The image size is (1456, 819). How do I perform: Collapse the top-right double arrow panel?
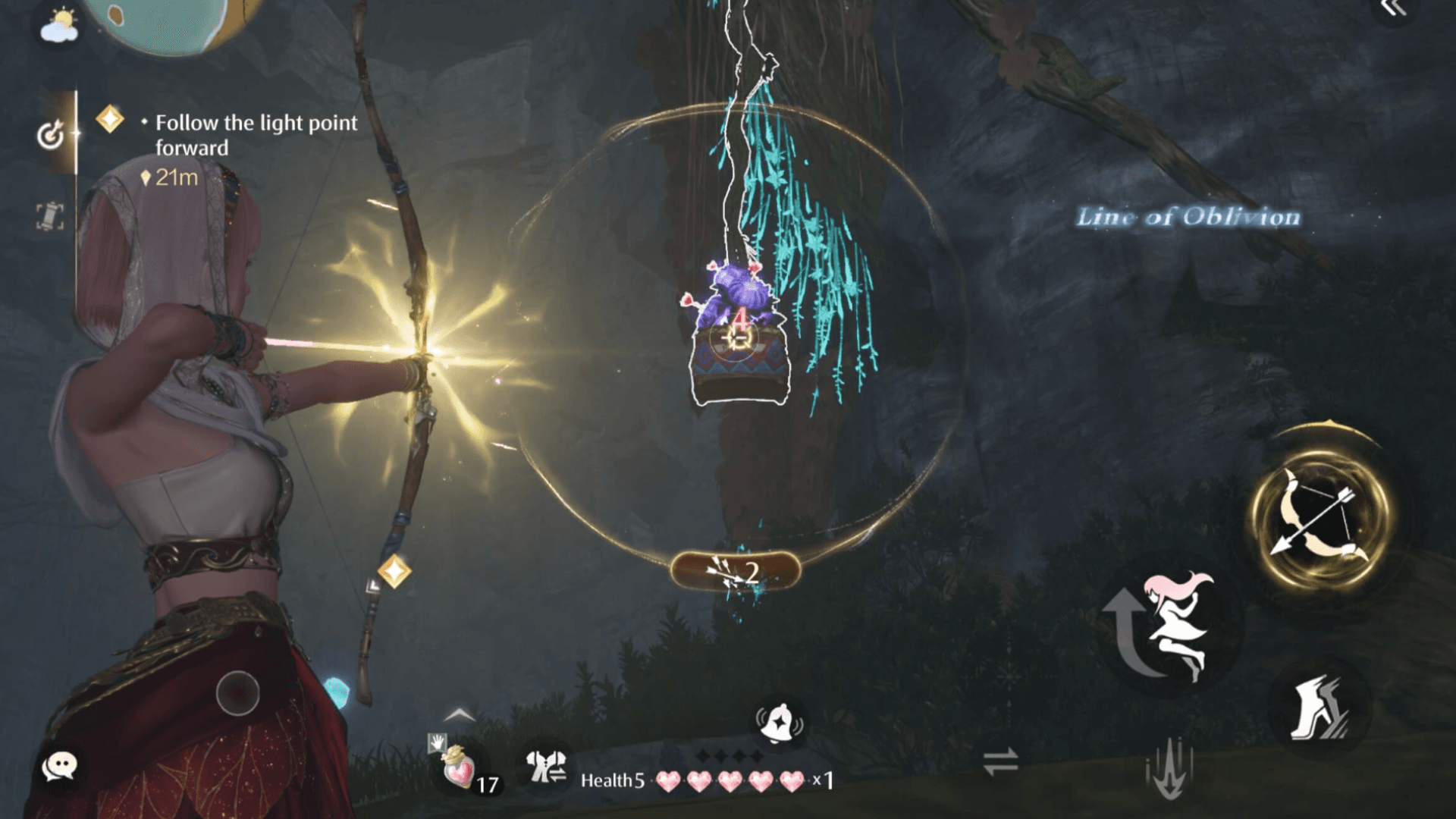click(x=1394, y=9)
